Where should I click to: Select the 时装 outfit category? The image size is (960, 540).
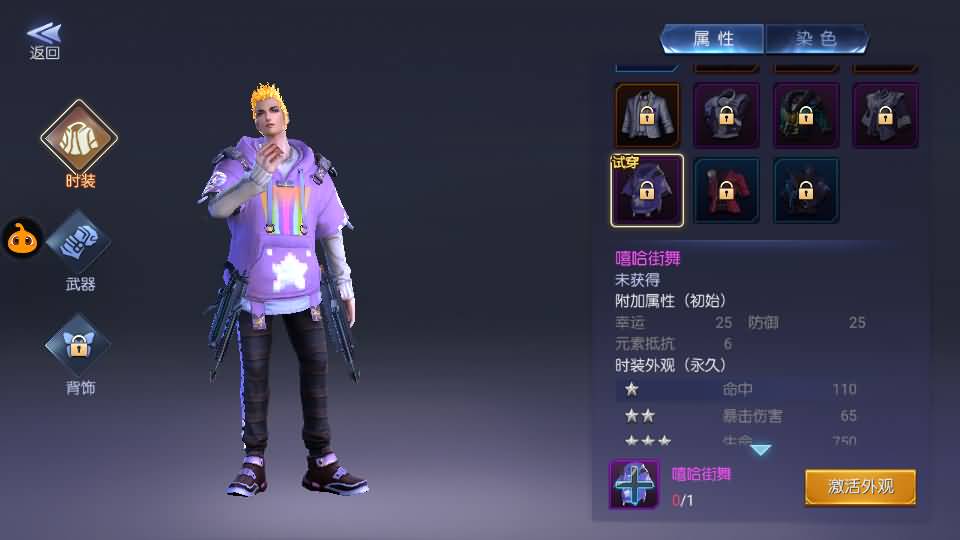pos(79,139)
